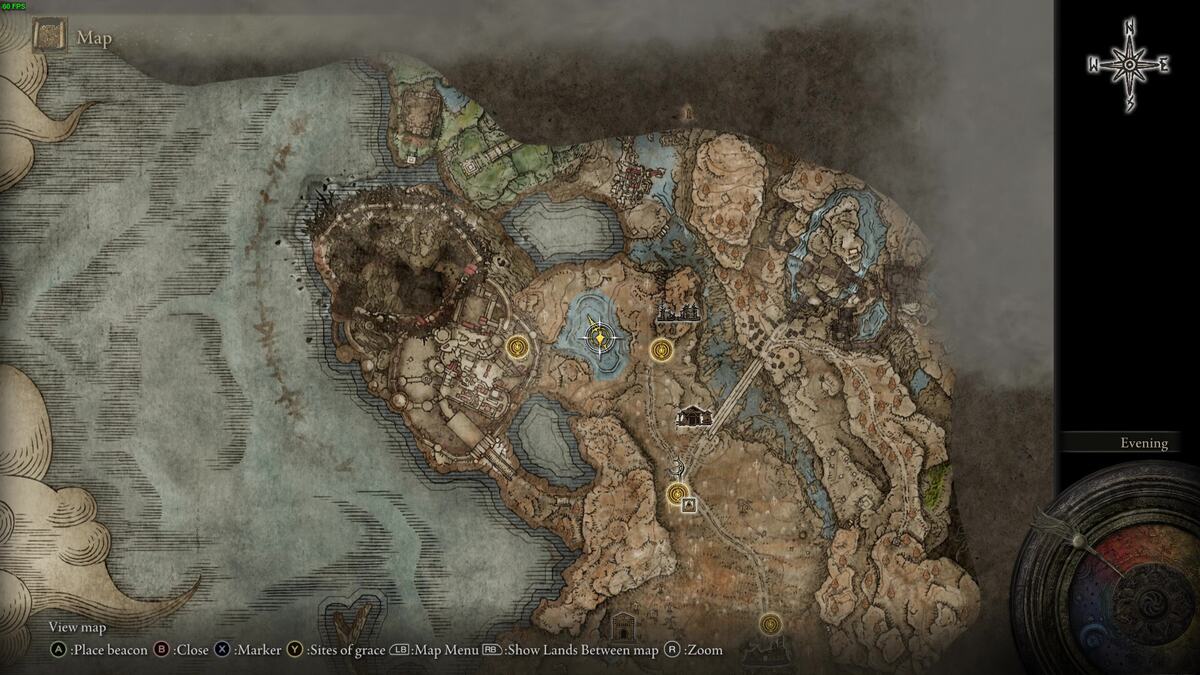Viewport: 1200px width, 675px height.
Task: Select the site of grace below the ruined colonnade icon
Action: (x=660, y=350)
